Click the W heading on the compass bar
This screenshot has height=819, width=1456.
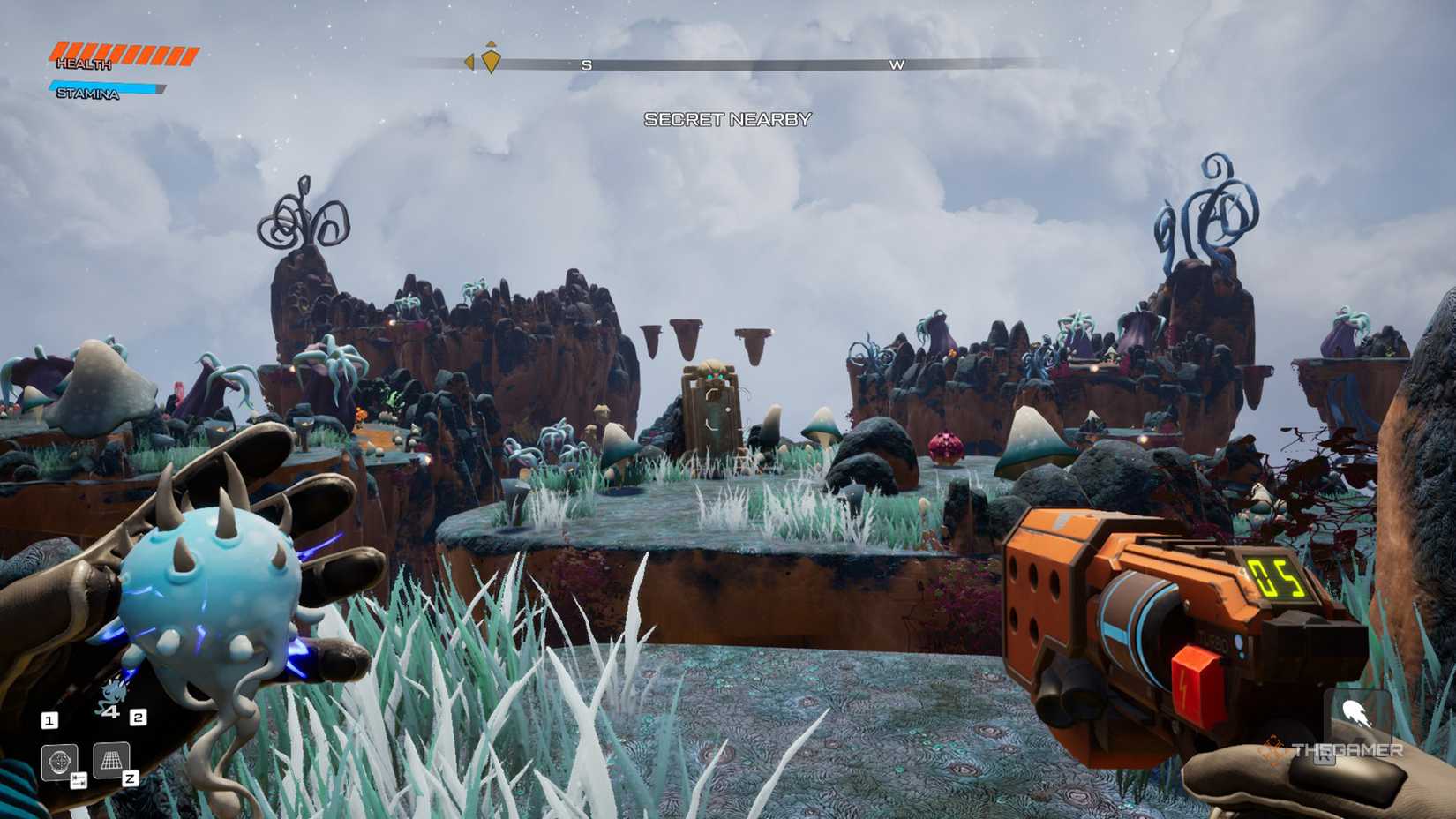(898, 64)
